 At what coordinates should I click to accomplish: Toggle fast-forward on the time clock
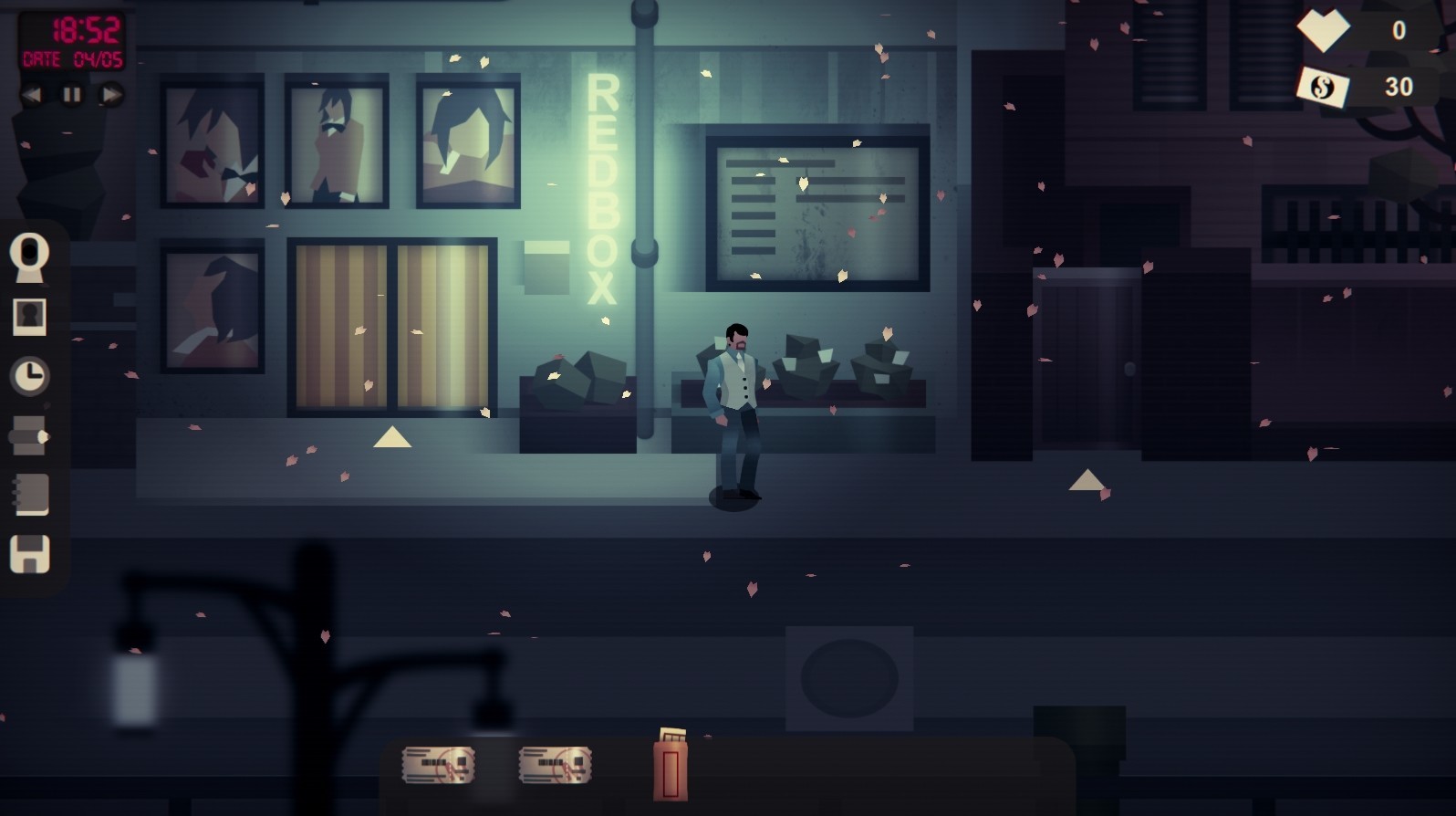[x=109, y=94]
